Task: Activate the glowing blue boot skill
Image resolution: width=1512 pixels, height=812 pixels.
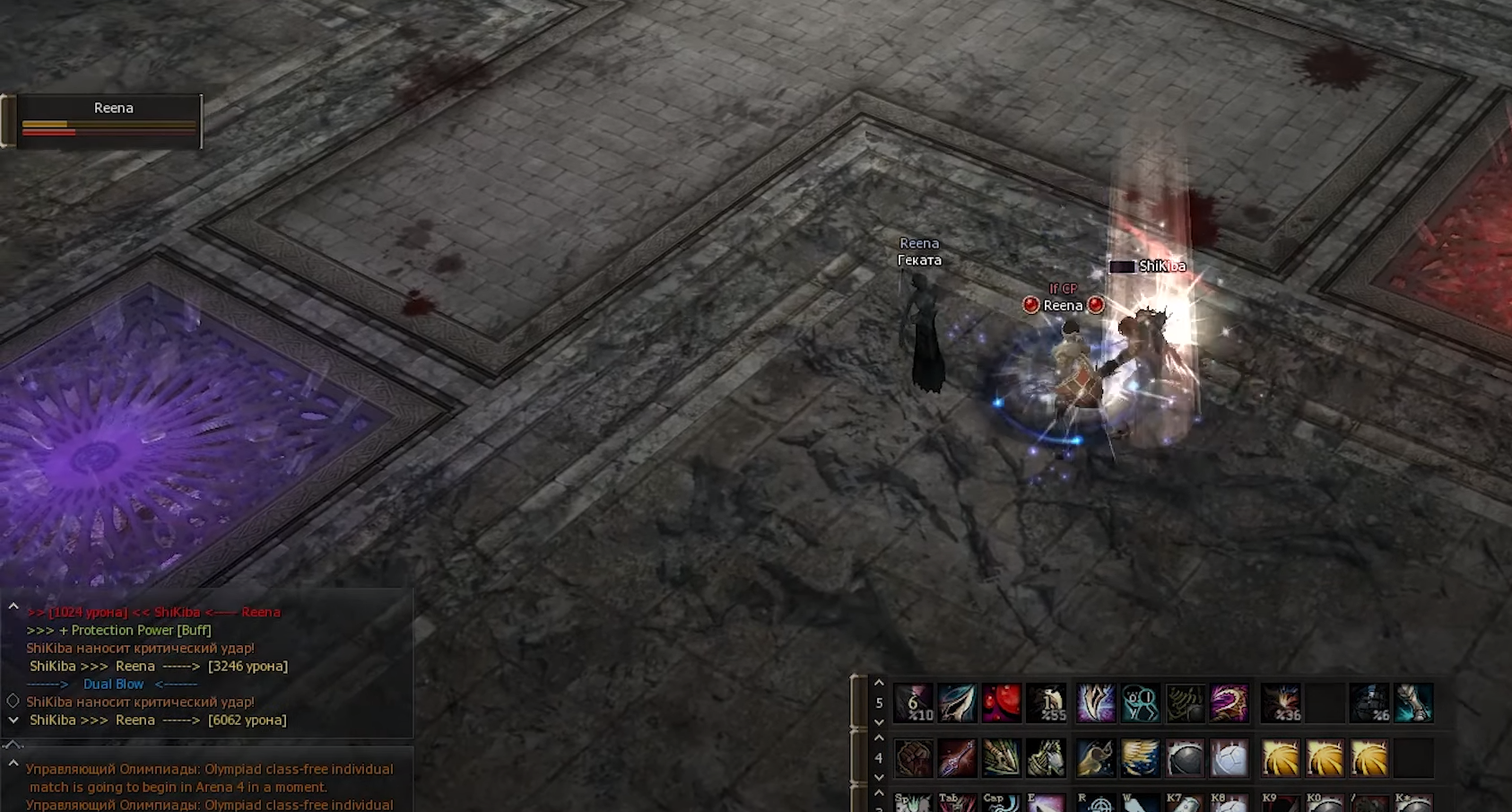Action: [1412, 703]
